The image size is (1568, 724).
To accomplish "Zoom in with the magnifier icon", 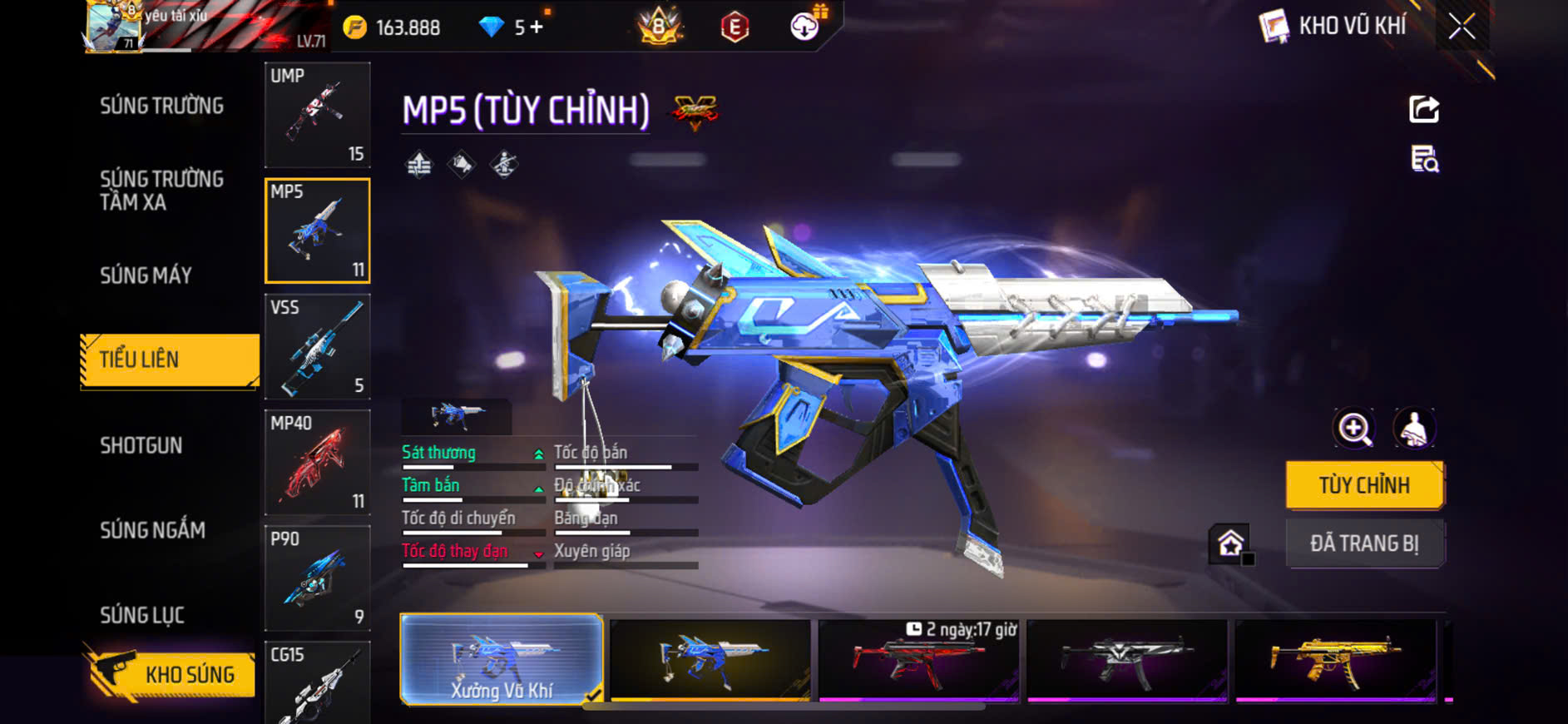I will [x=1354, y=429].
